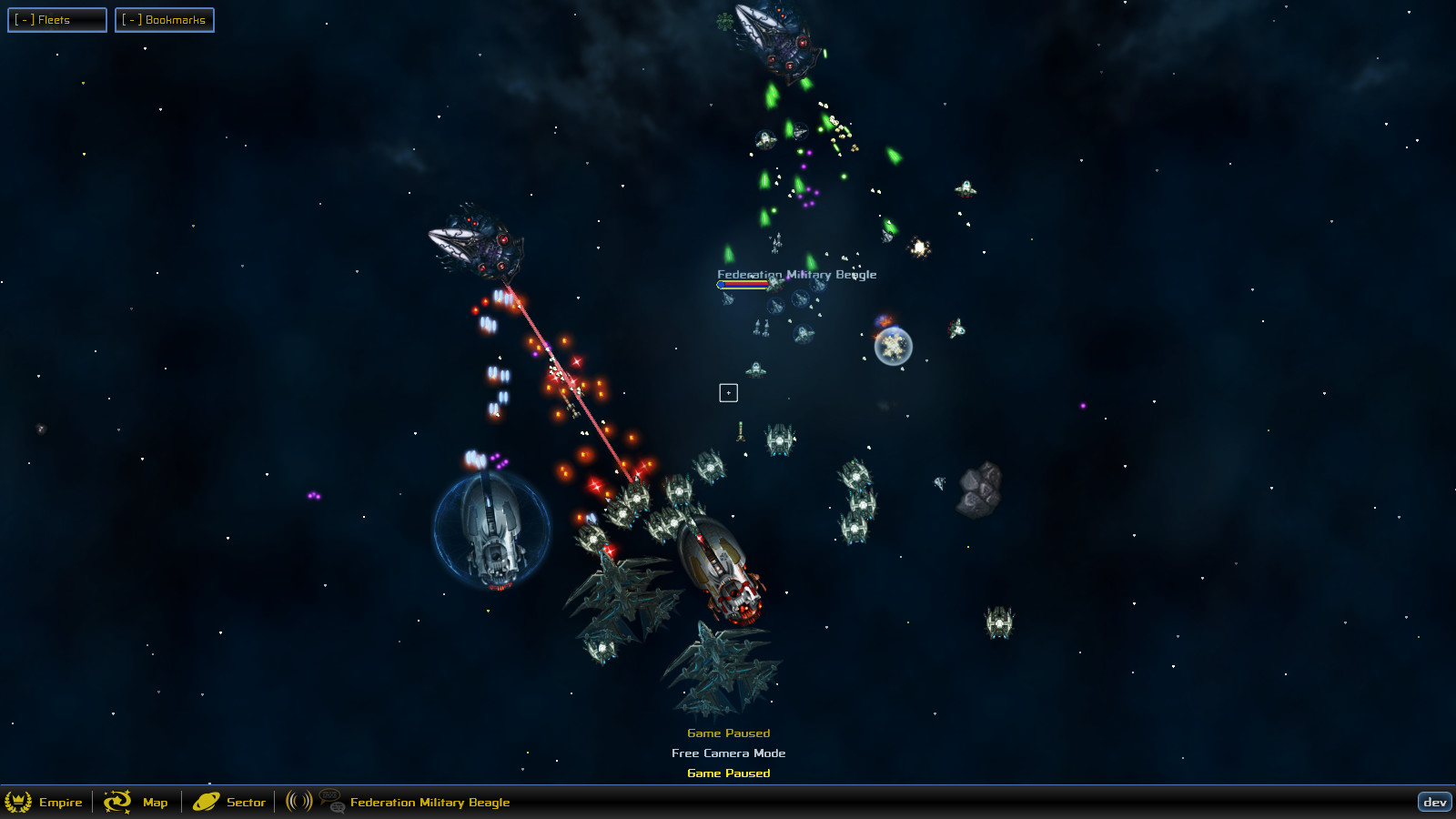Expand the Fleets list

pos(56,19)
